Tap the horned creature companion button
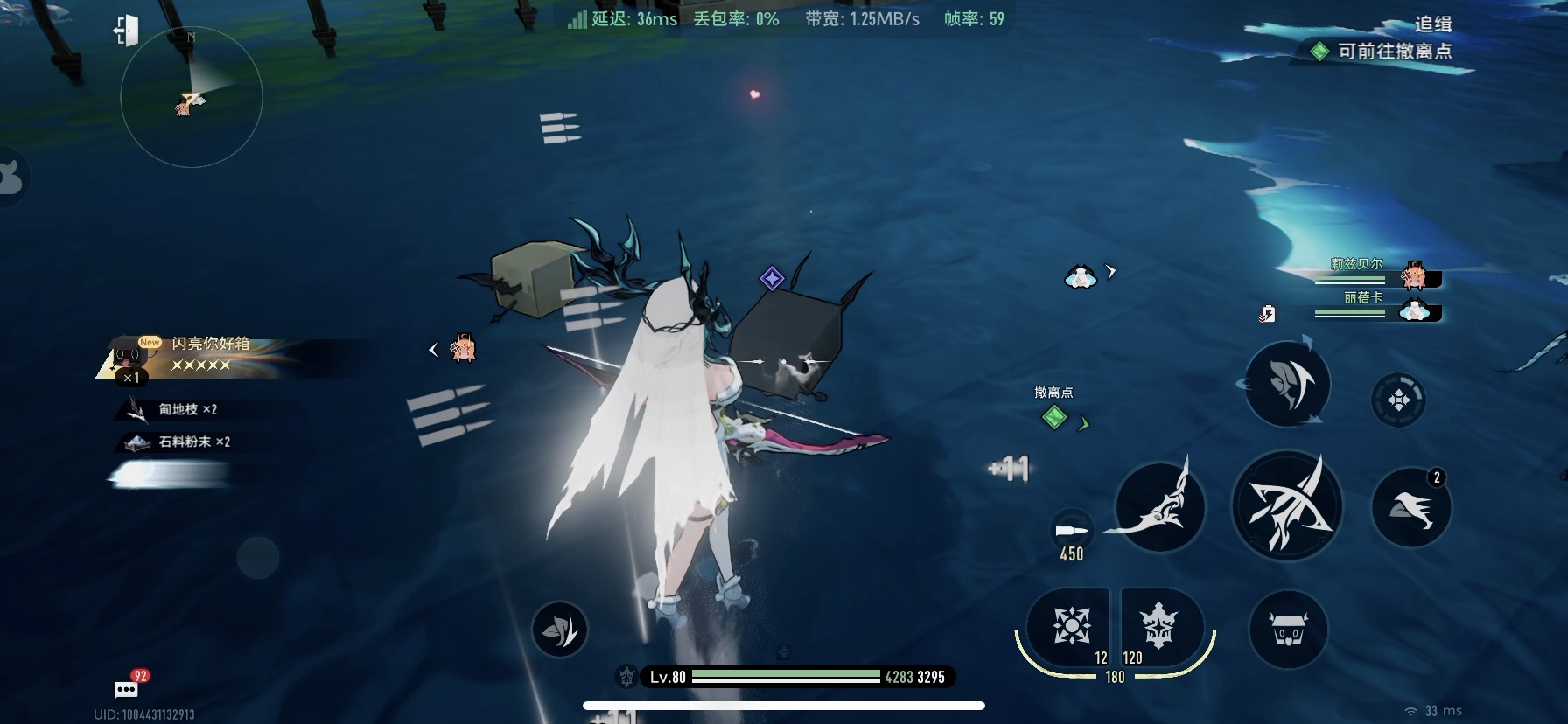Viewport: 1568px width, 724px height. click(x=1288, y=630)
